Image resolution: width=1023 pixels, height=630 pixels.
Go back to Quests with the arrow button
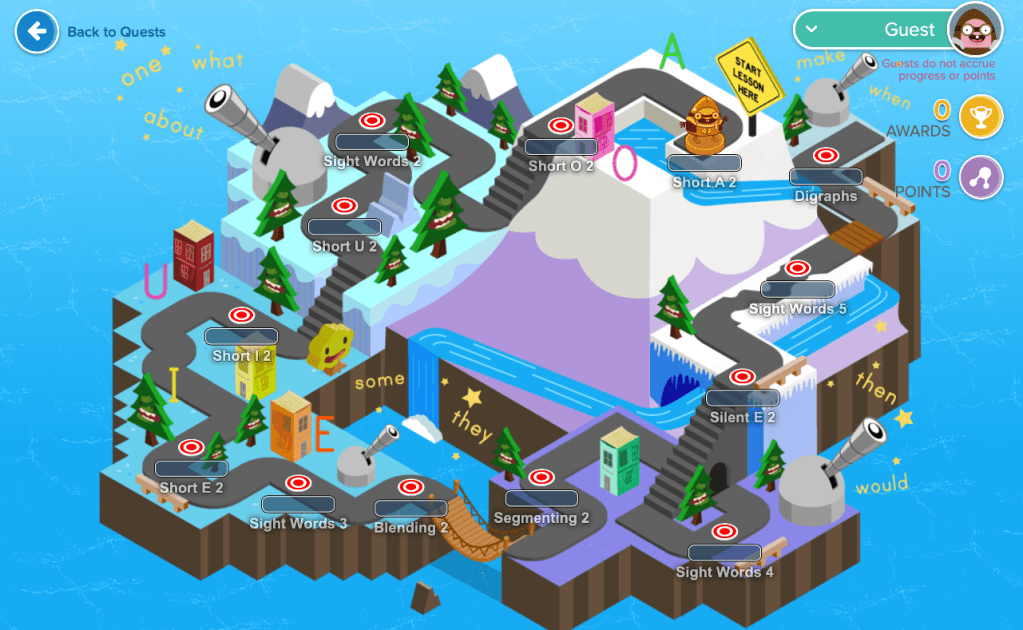(36, 32)
